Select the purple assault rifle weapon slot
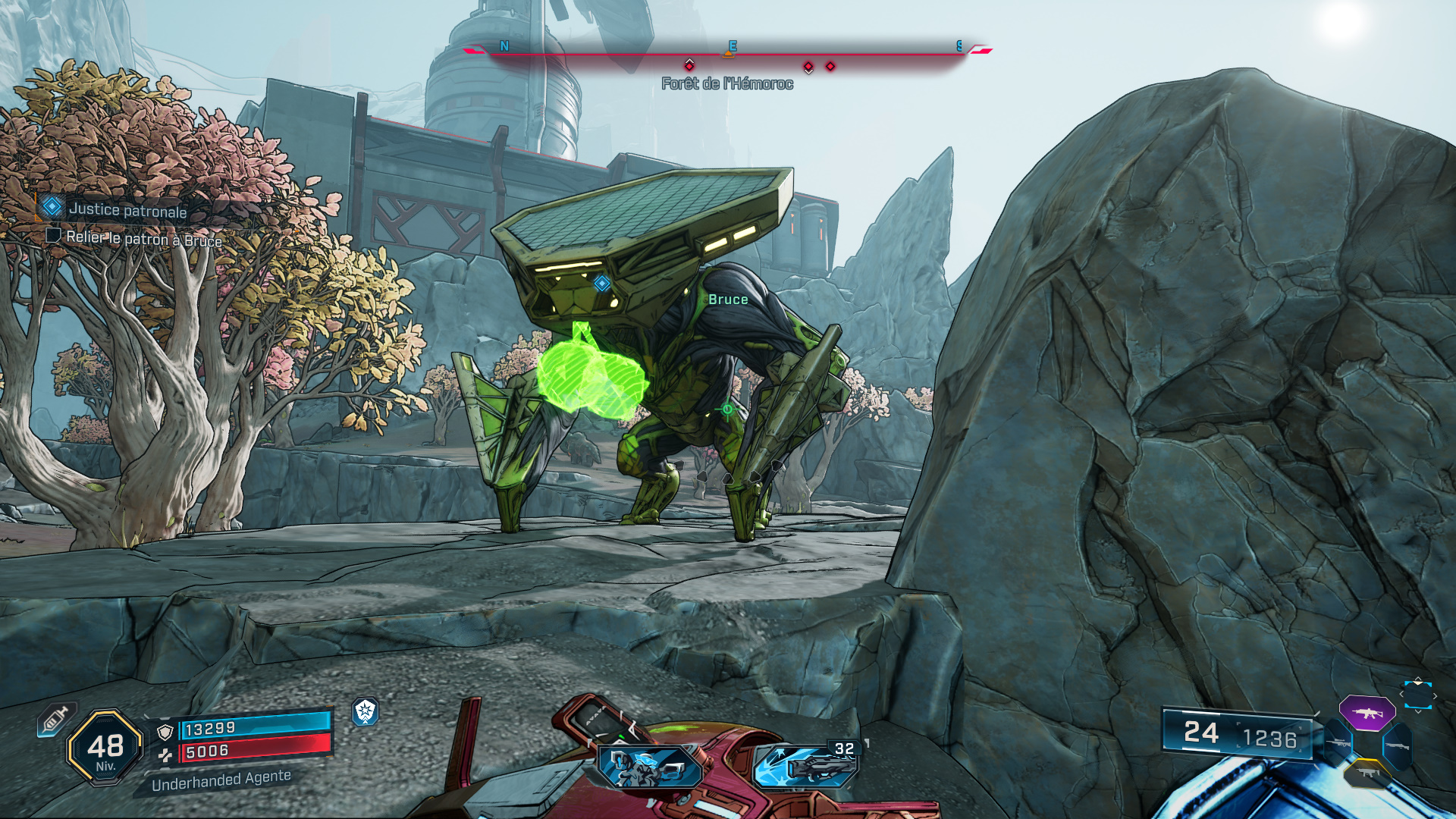1456x819 pixels. click(1367, 713)
